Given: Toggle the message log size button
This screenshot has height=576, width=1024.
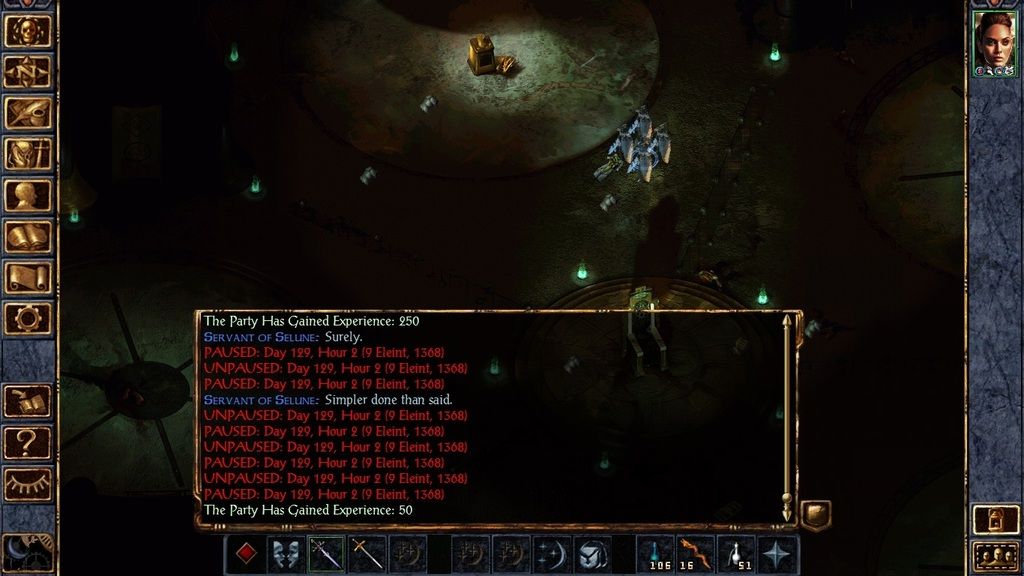Looking at the screenshot, I should [x=816, y=515].
